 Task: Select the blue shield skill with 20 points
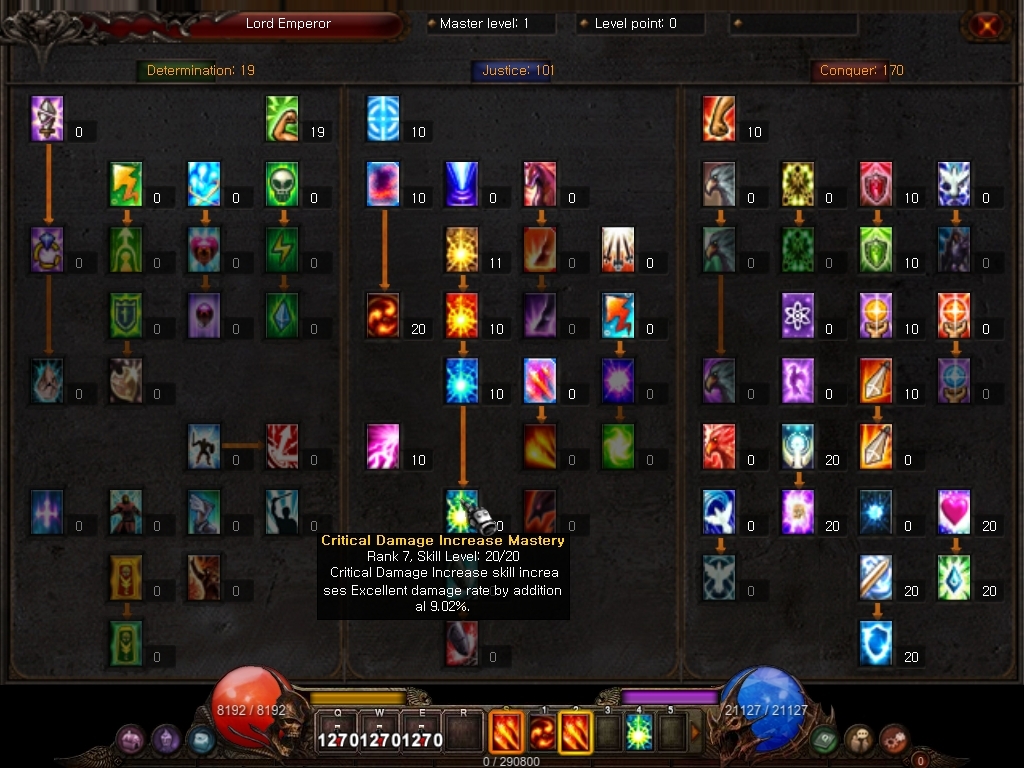[876, 643]
